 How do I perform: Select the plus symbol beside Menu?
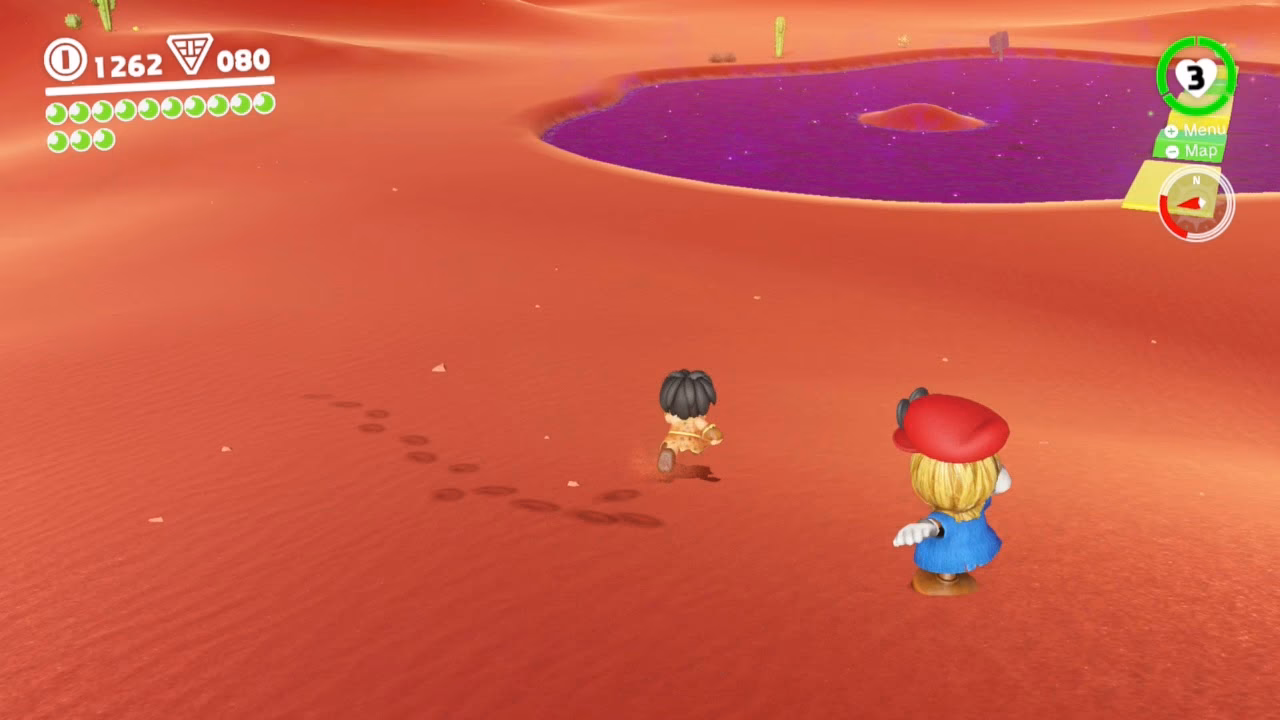tap(1172, 130)
